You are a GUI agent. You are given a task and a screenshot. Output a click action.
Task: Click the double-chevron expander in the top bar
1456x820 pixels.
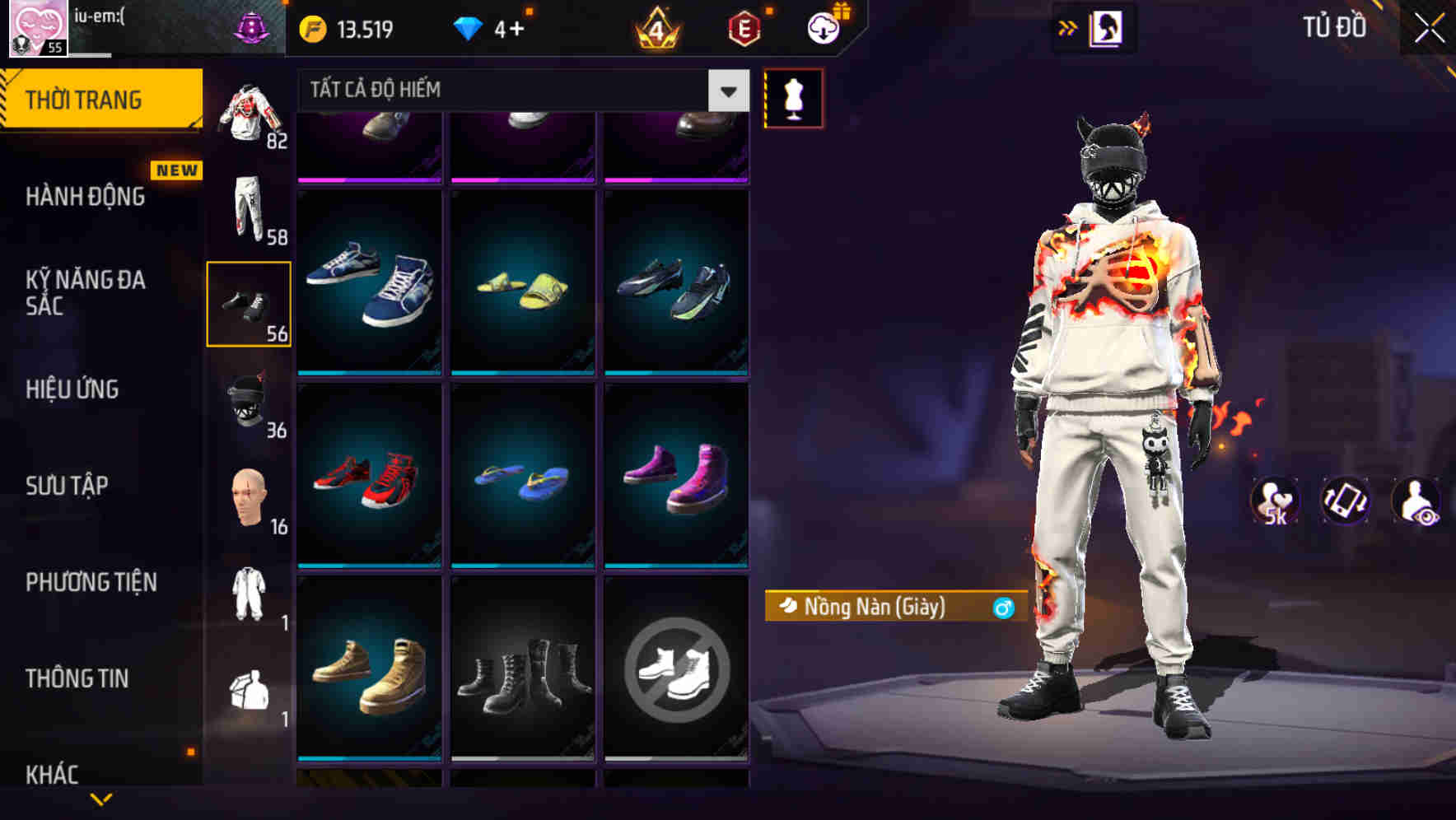coord(1068,27)
